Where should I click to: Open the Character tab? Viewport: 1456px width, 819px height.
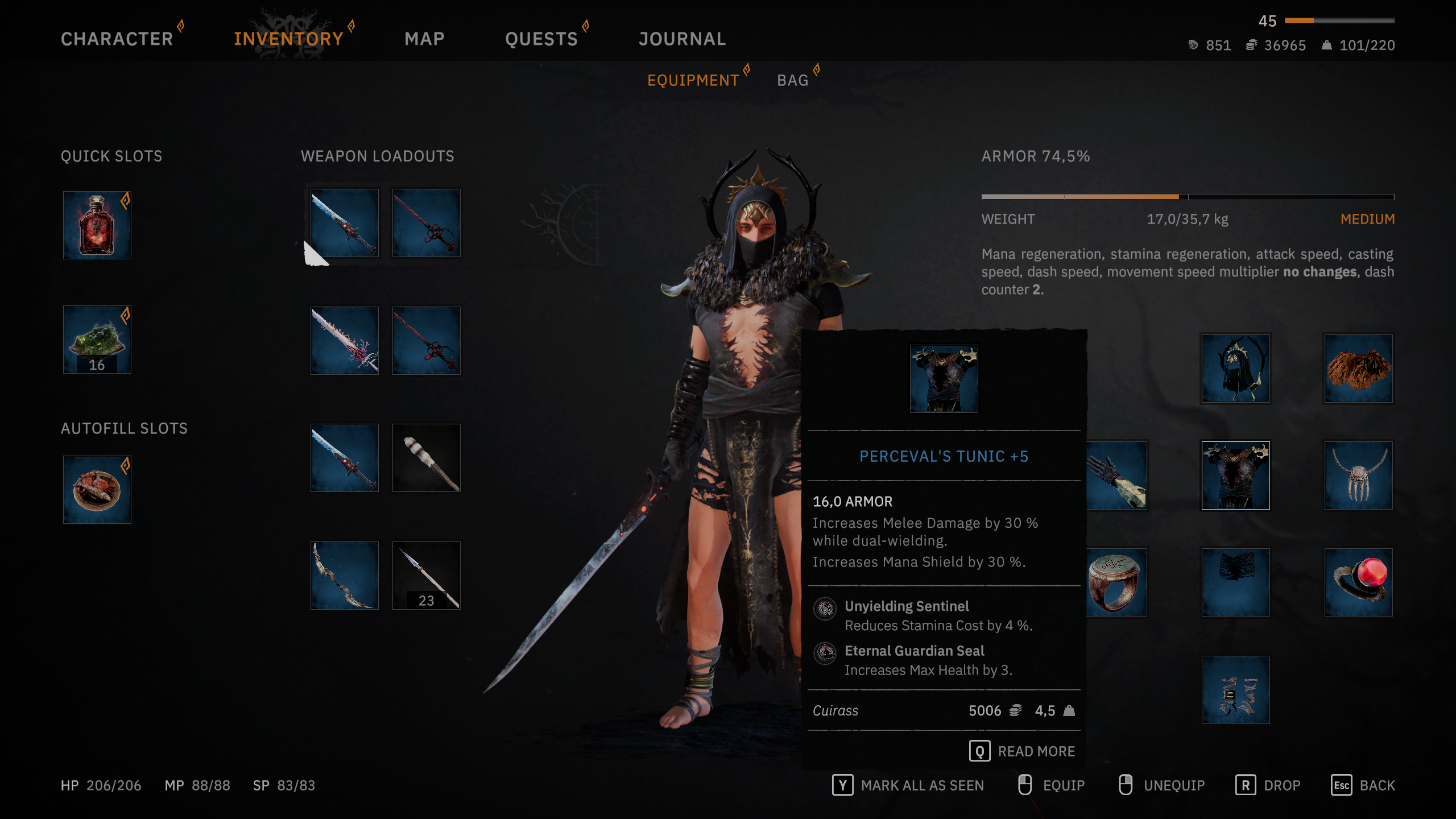pyautogui.click(x=117, y=39)
